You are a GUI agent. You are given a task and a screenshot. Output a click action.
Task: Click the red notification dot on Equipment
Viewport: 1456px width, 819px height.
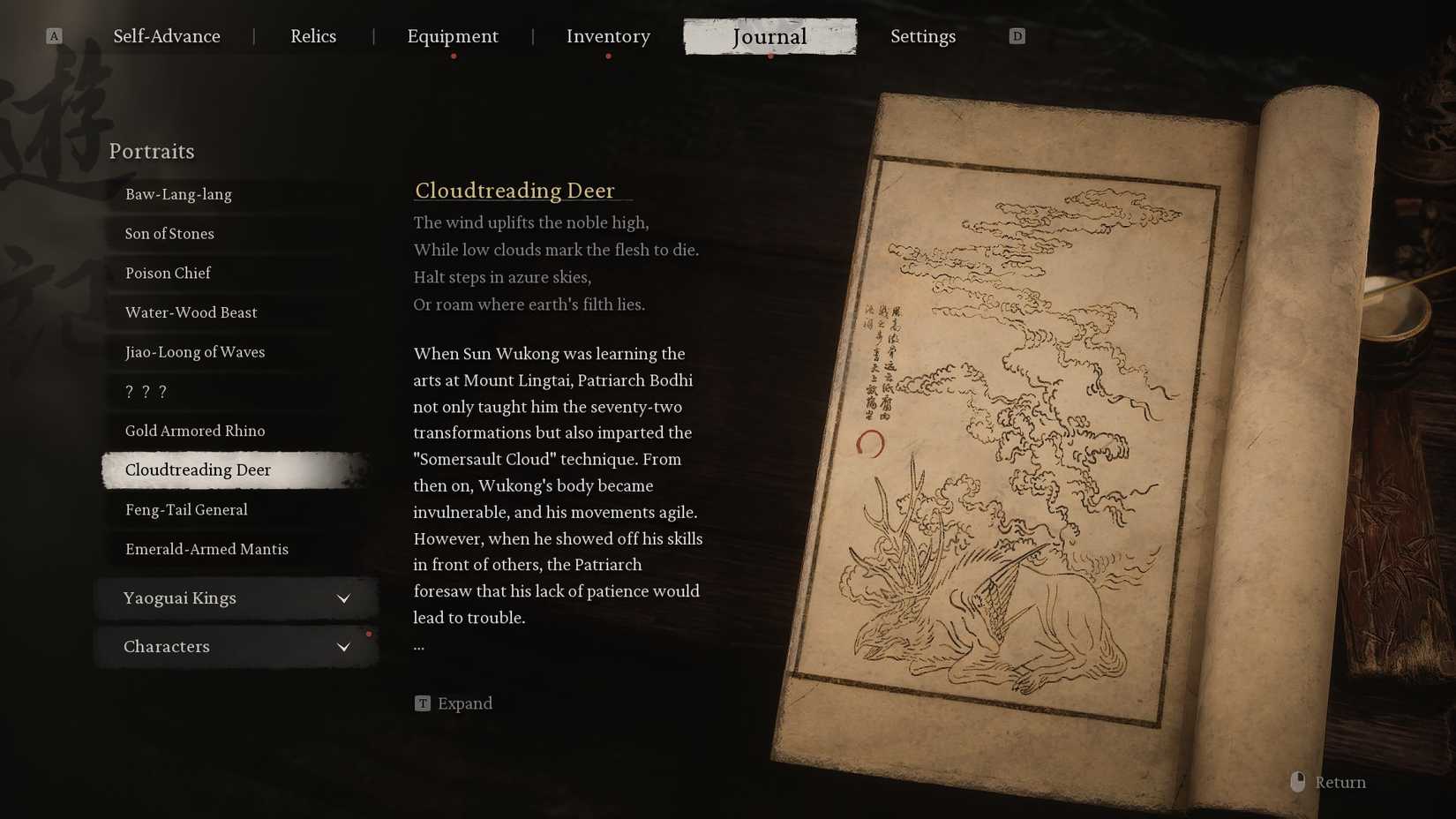[454, 55]
